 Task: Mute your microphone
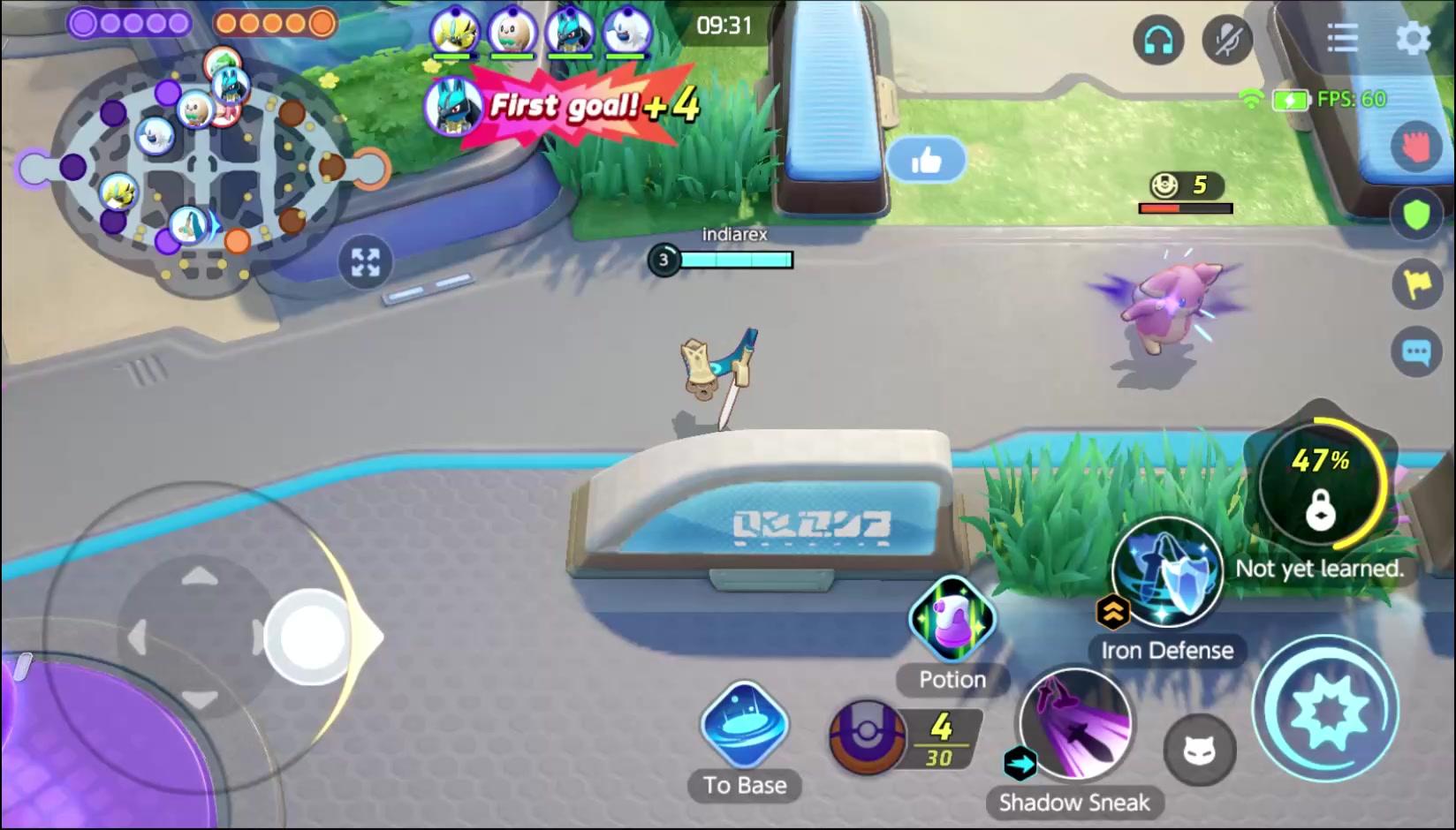(1228, 39)
